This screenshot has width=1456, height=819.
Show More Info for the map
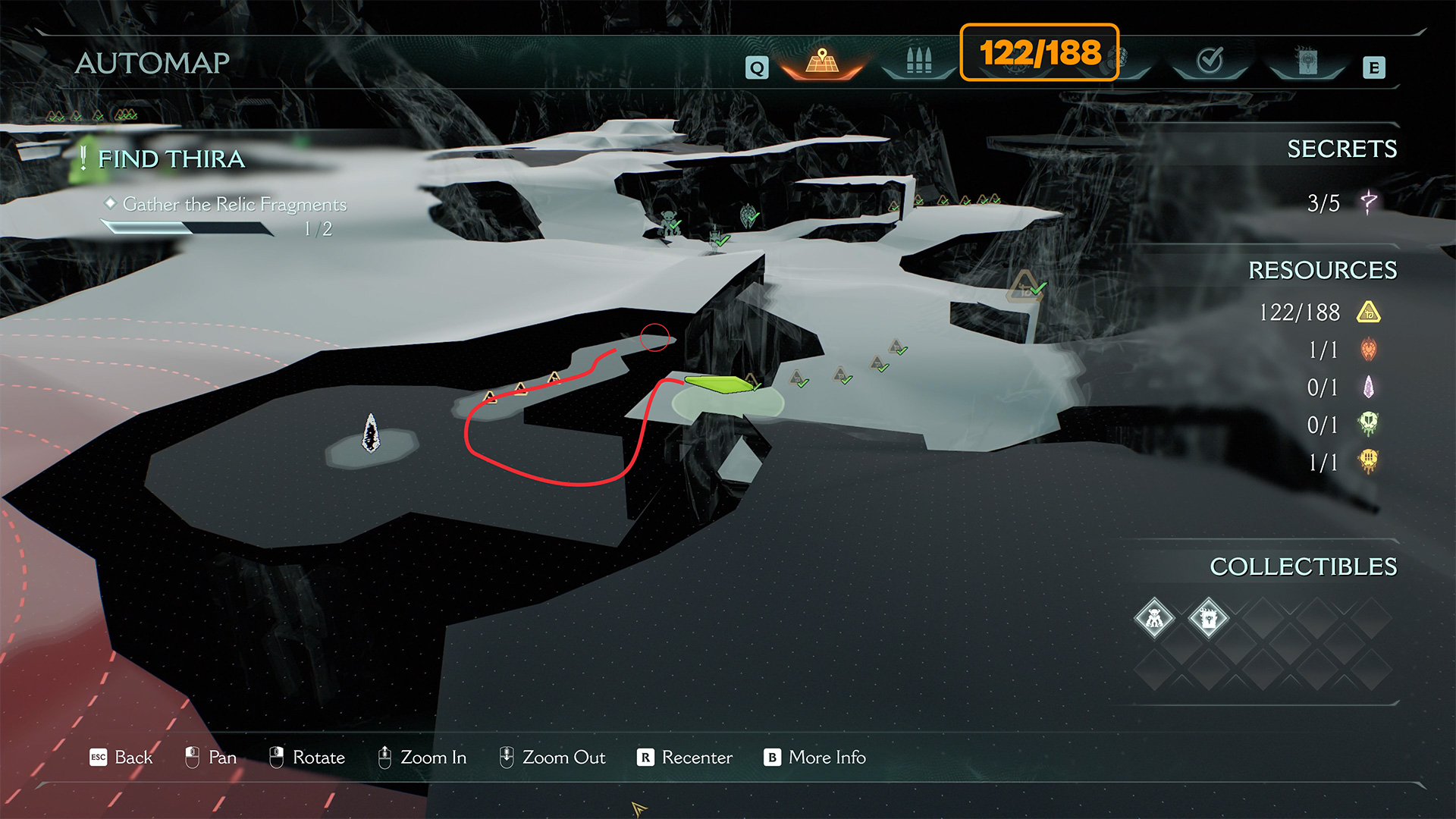814,758
